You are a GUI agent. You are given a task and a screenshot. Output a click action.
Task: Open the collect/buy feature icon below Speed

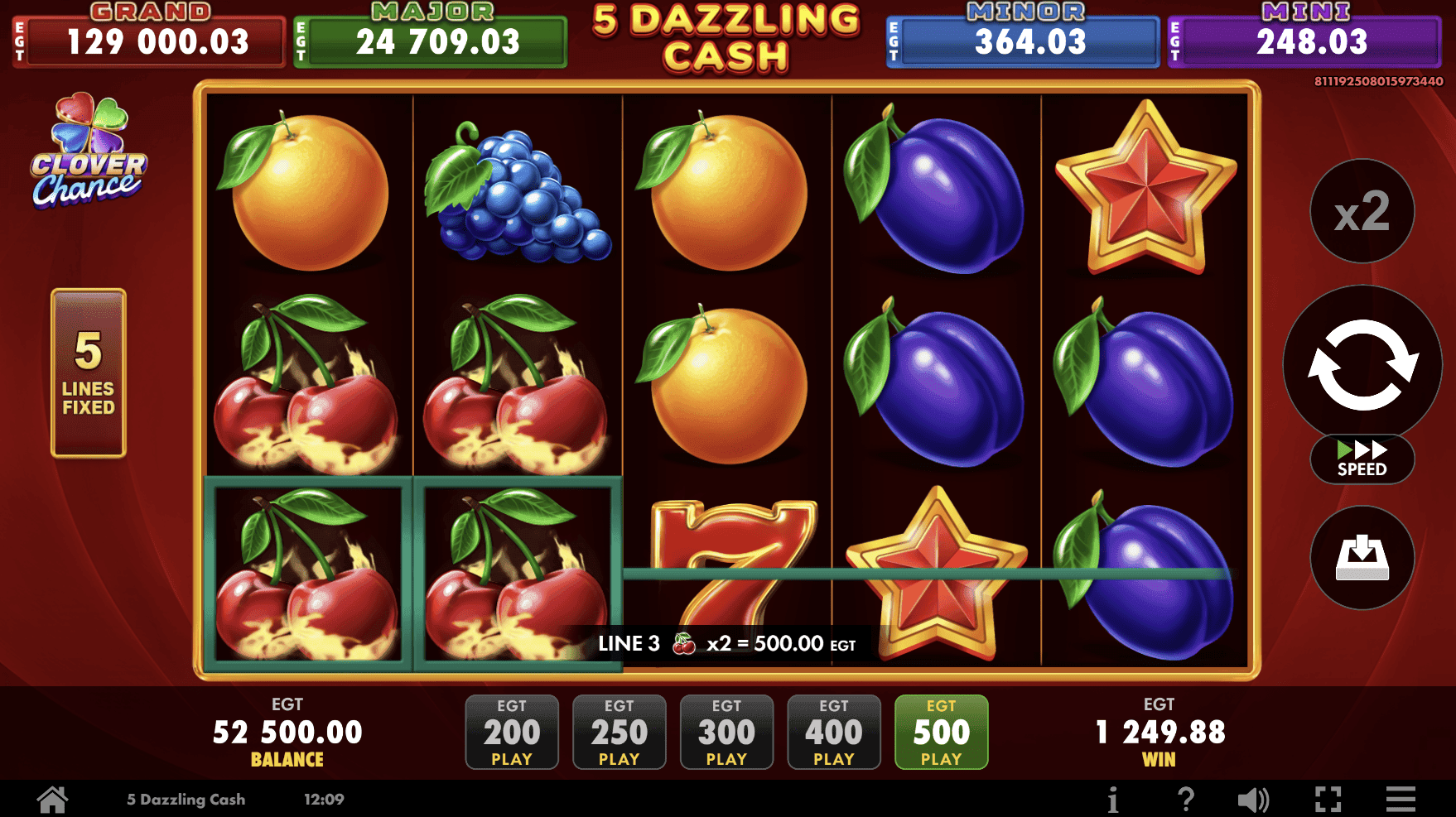[1362, 559]
